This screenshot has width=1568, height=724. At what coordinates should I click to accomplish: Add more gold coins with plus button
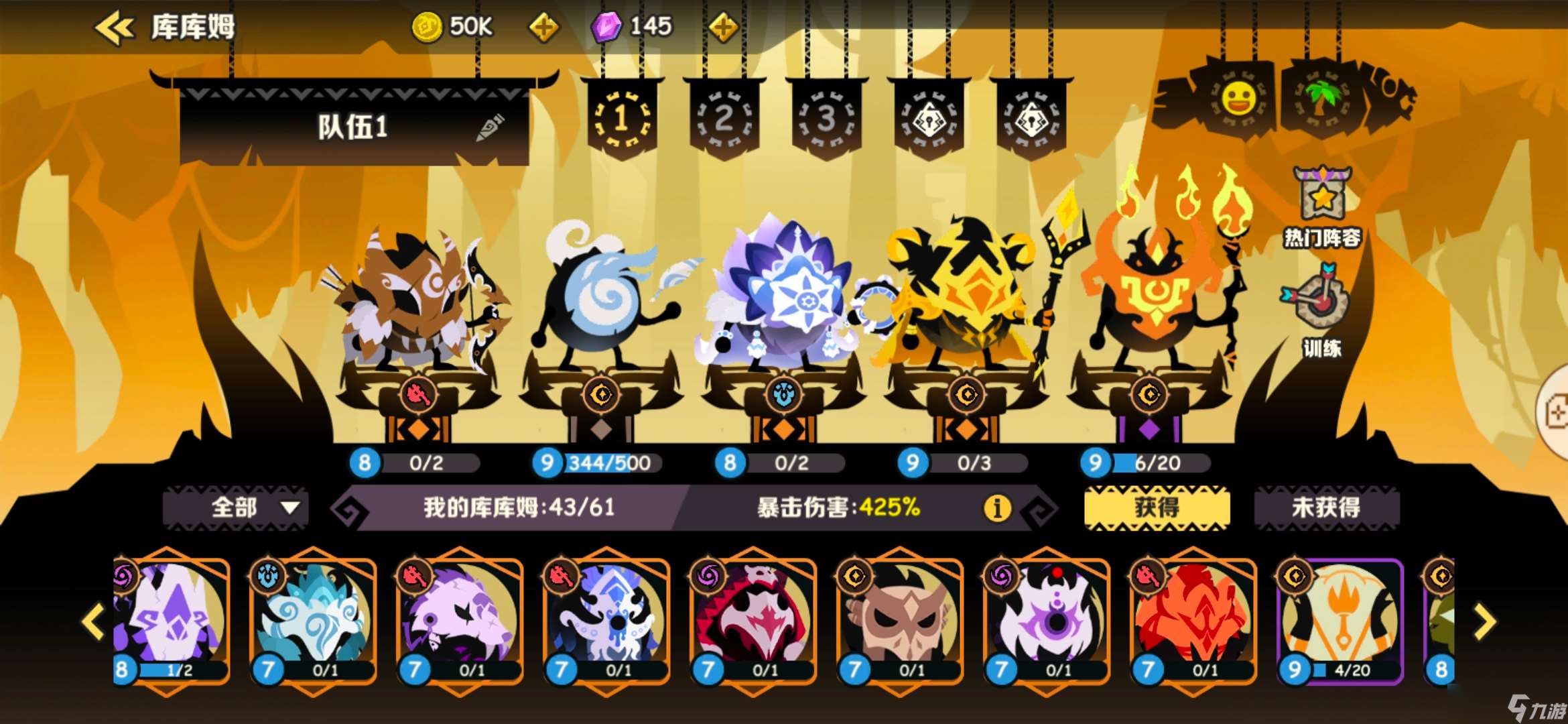pos(543,27)
